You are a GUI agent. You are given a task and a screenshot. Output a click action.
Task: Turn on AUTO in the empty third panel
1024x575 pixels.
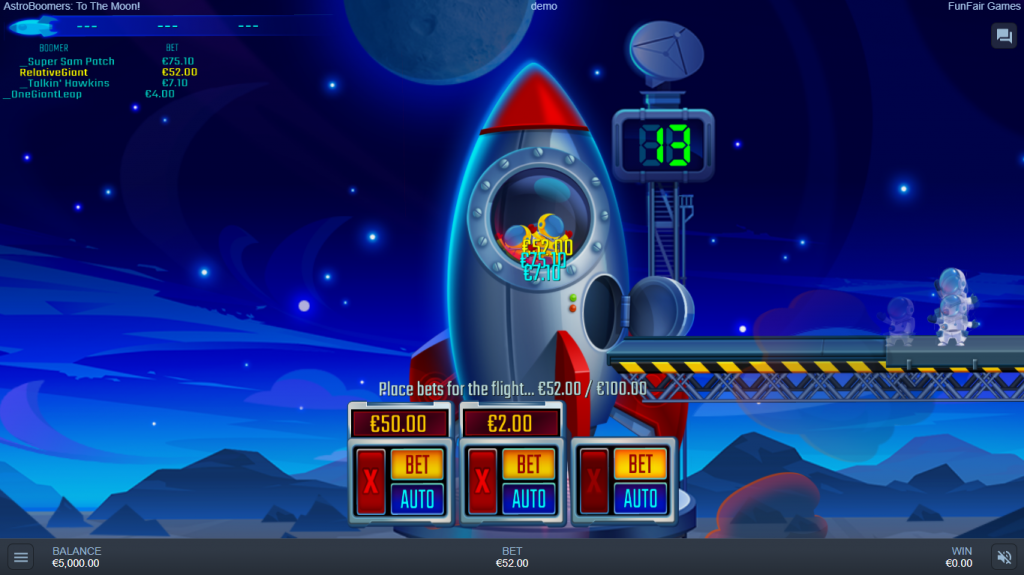click(x=641, y=497)
